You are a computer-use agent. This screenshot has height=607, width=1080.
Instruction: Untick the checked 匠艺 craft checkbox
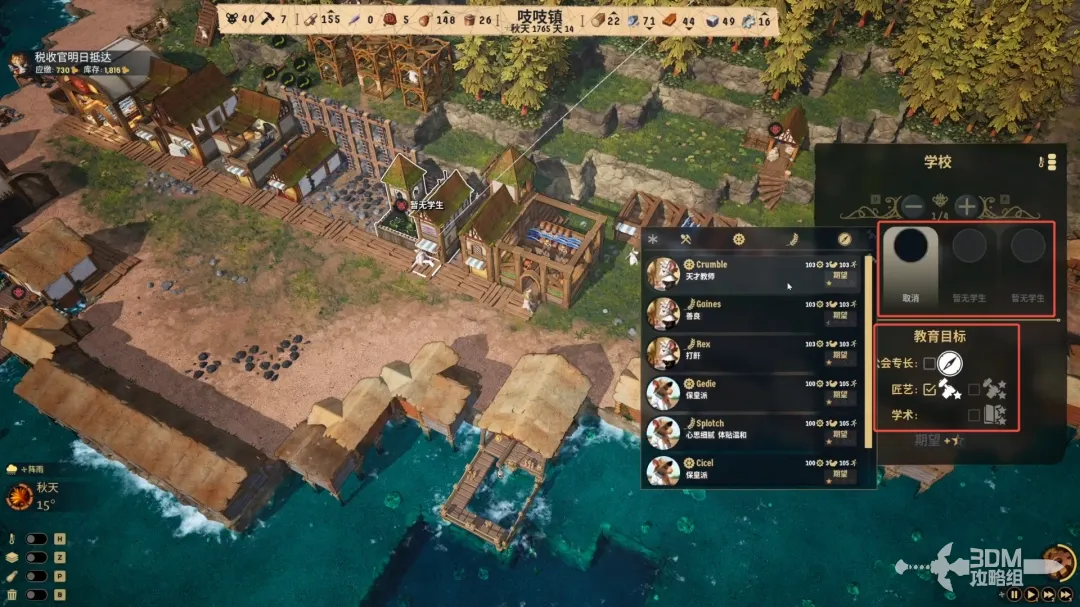click(929, 389)
